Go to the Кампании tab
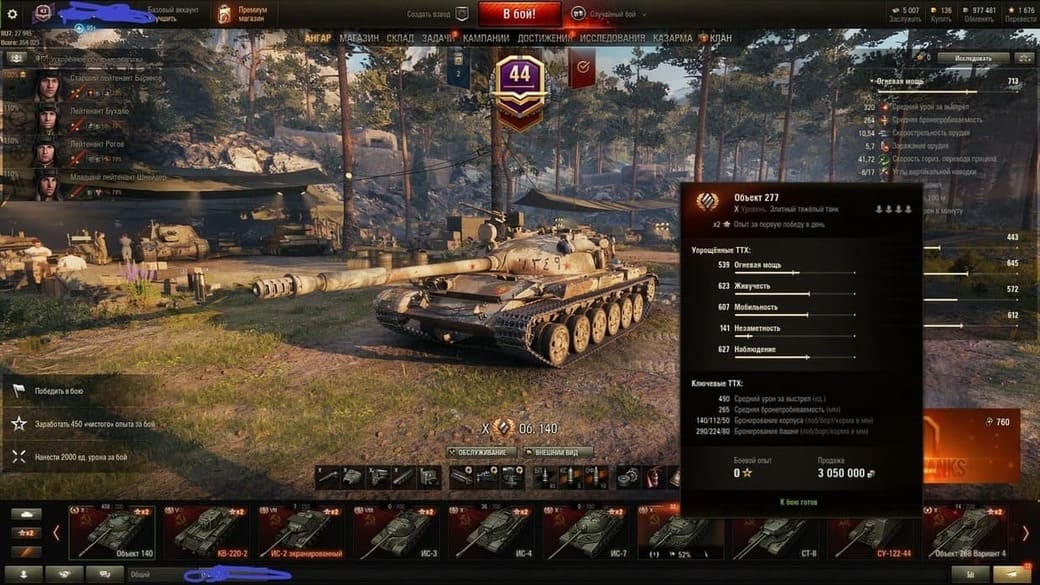1040x585 pixels. [x=486, y=38]
